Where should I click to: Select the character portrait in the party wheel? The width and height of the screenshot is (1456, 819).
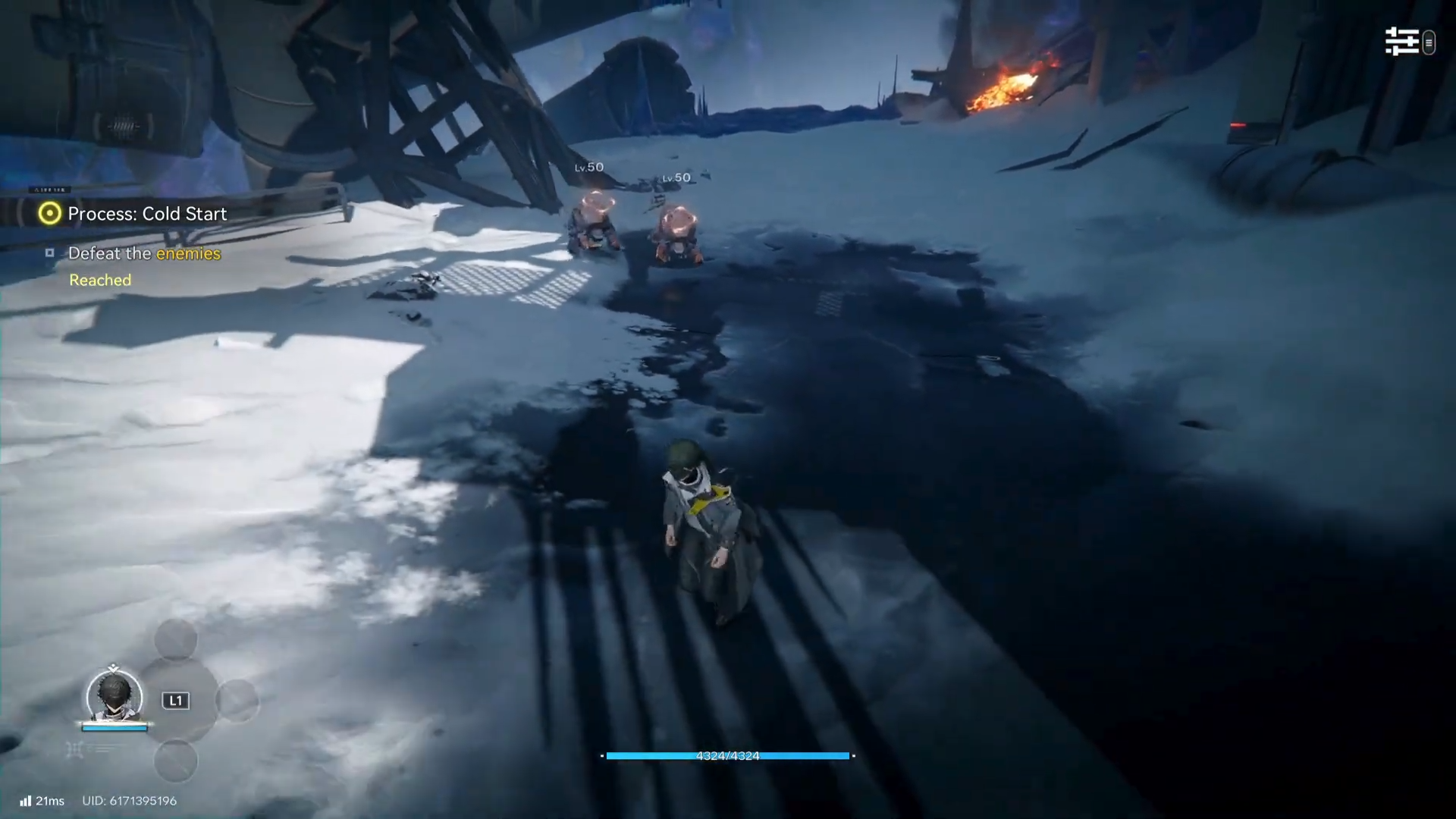click(115, 695)
